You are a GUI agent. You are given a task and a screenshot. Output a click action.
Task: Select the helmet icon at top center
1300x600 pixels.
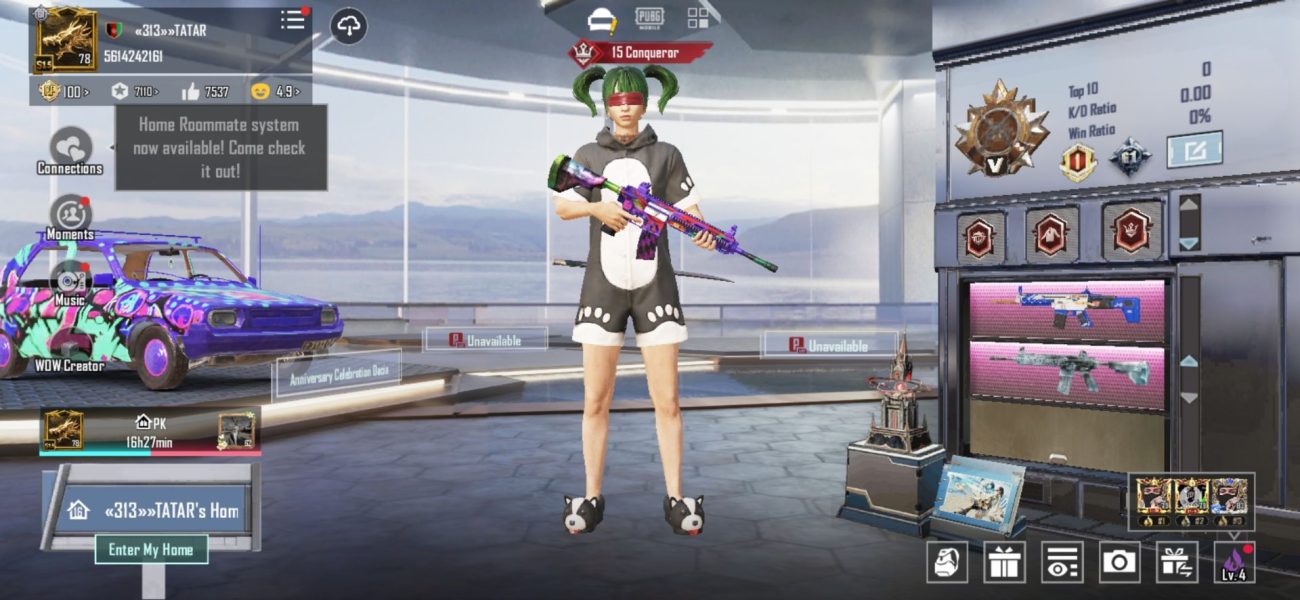tap(601, 19)
